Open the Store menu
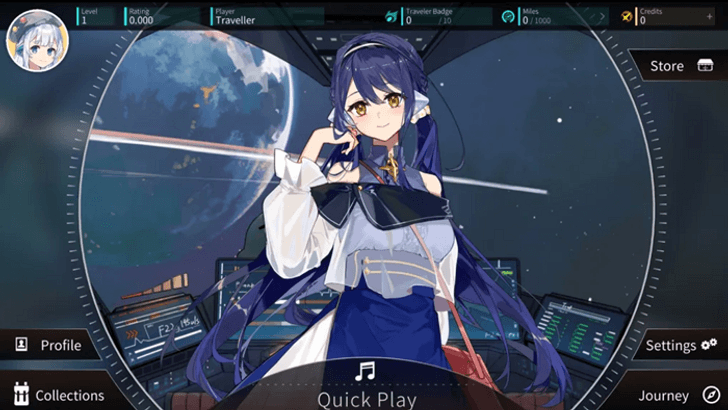The width and height of the screenshot is (728, 410). pos(680,66)
